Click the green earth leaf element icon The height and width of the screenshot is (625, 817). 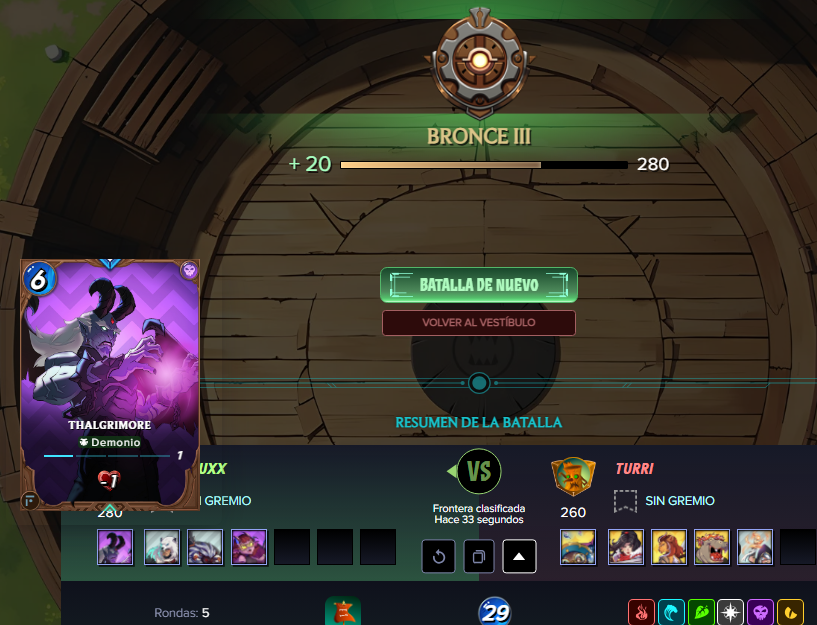tap(701, 612)
